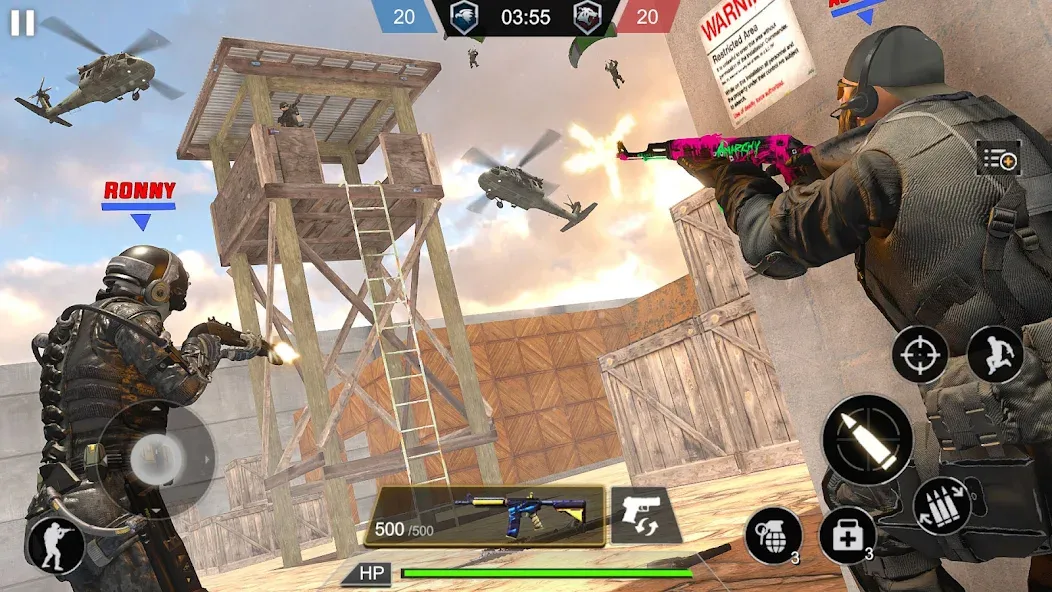Viewport: 1052px width, 592px height.
Task: Pause the game with the pause button
Action: (22, 23)
